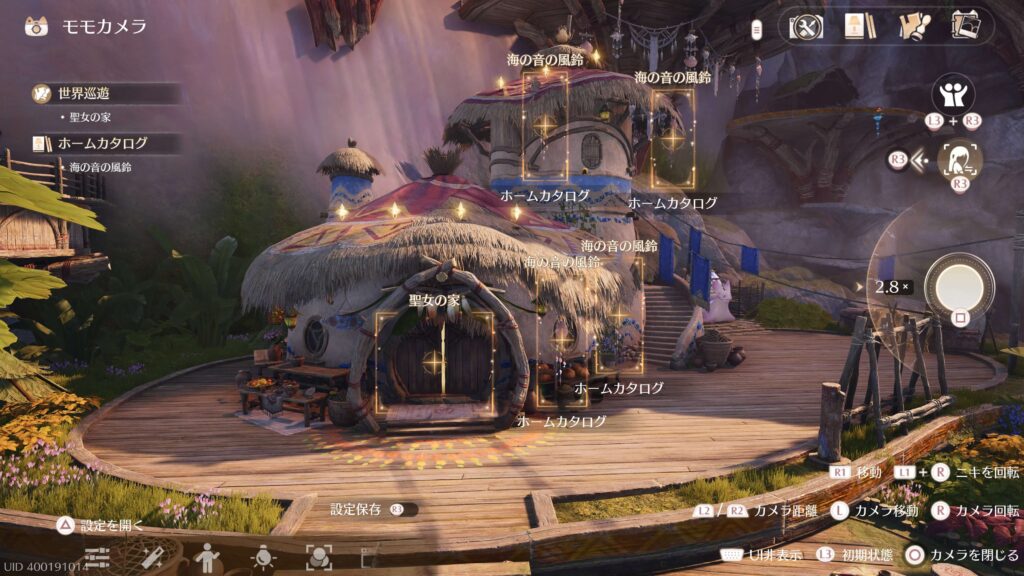Select the 聖女の家 photo target frame
Image resolution: width=1024 pixels, height=576 pixels.
[x=433, y=361]
